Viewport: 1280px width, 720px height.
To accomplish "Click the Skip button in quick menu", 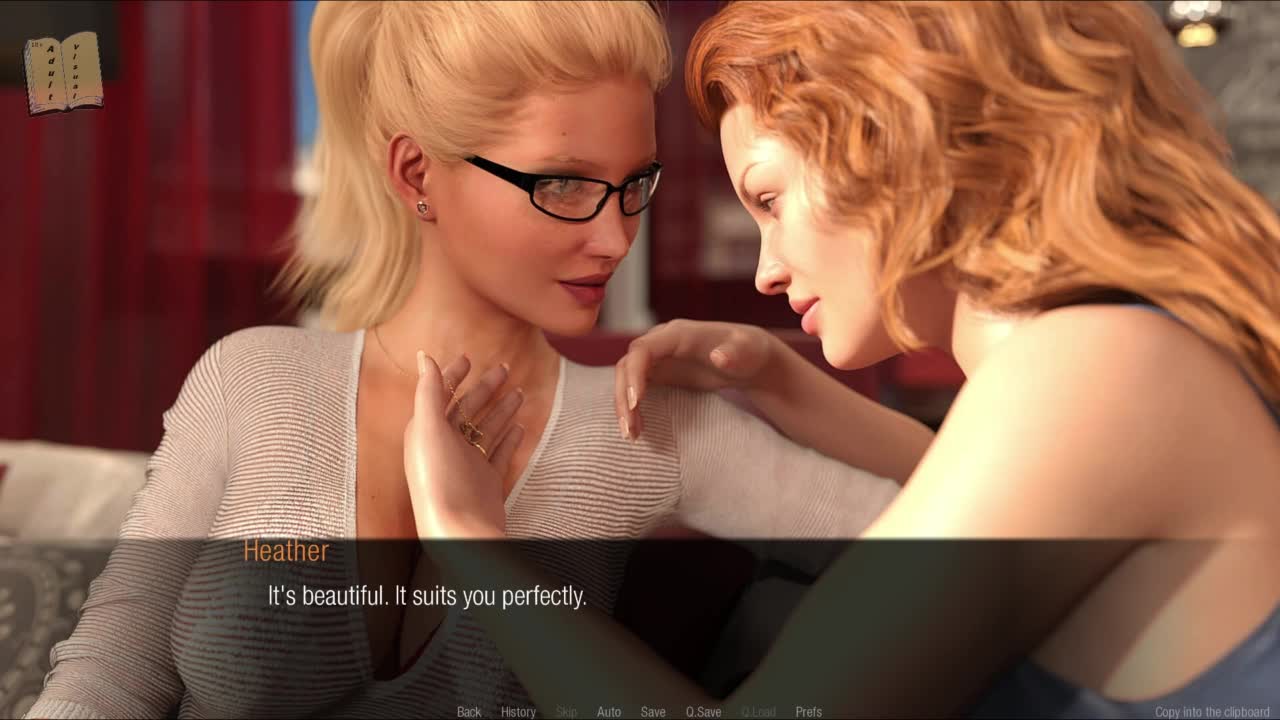I will click(566, 712).
